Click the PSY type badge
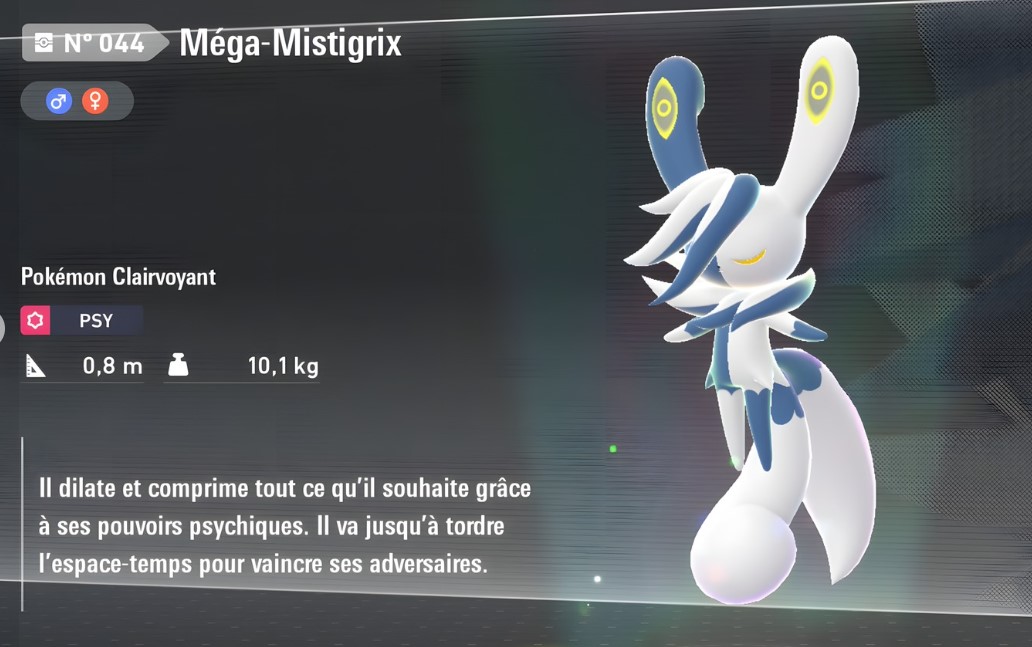This screenshot has height=647, width=1032. [x=82, y=321]
